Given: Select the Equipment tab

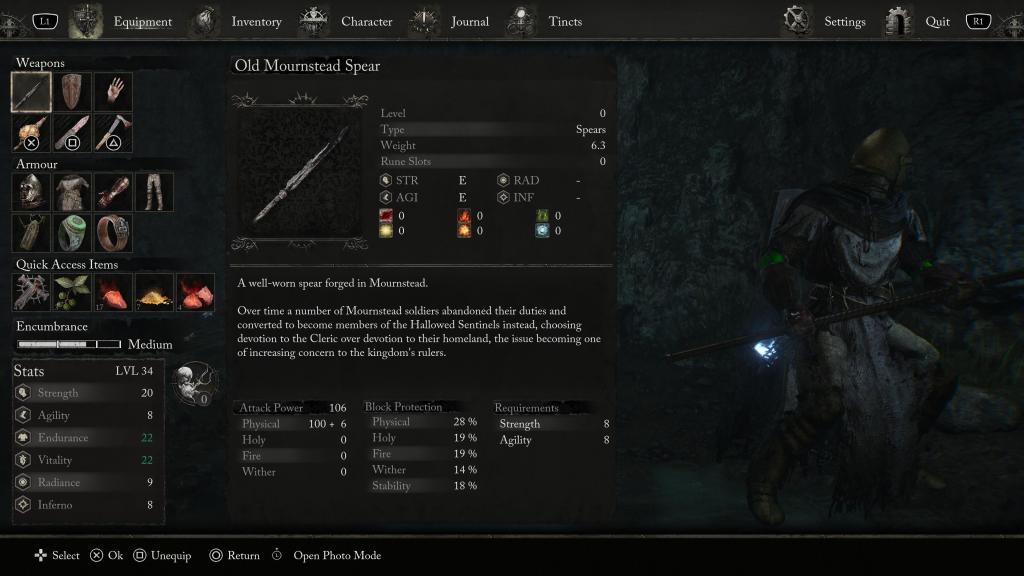Looking at the screenshot, I should [x=142, y=21].
